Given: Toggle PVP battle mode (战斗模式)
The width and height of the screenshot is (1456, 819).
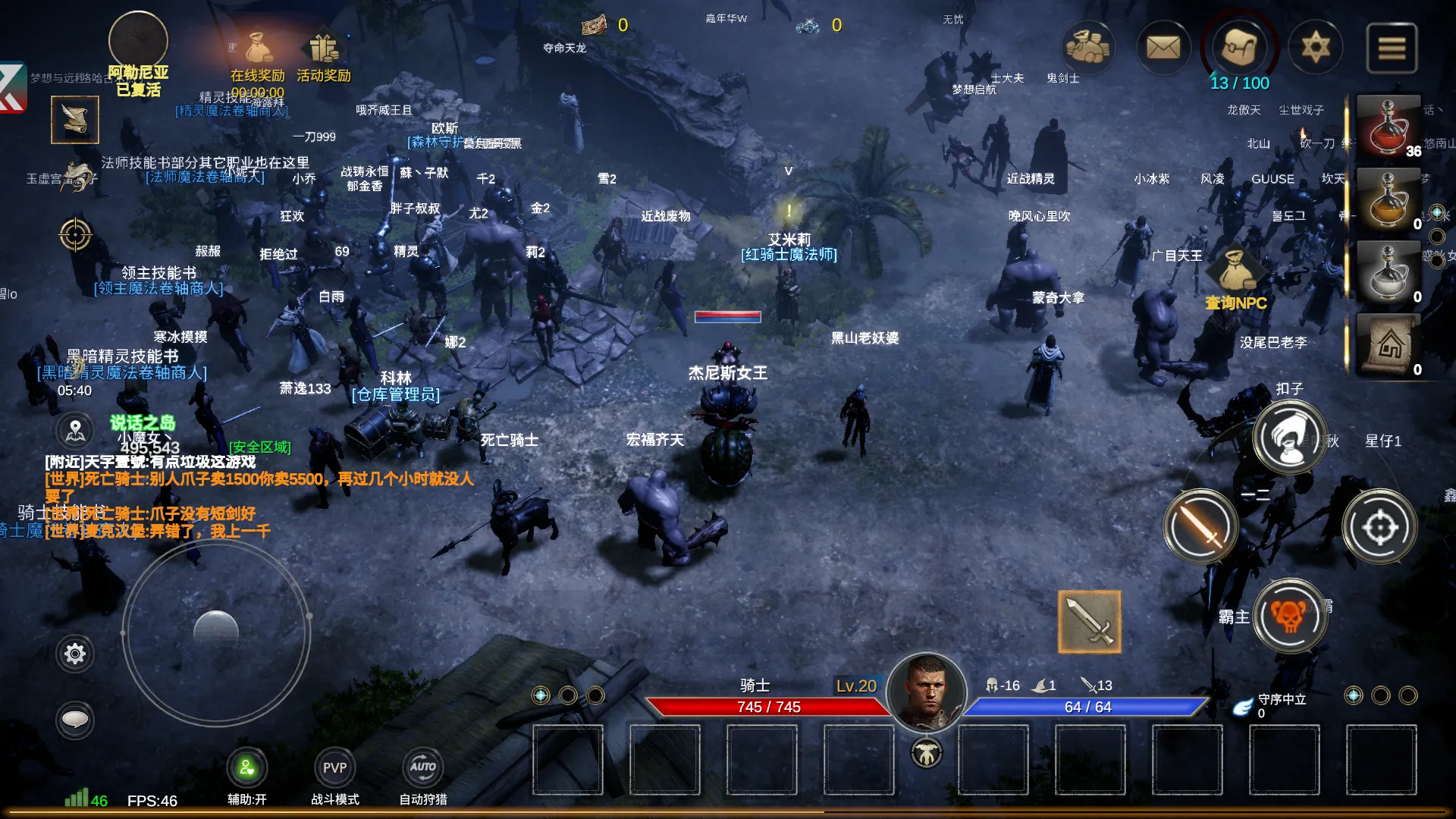Looking at the screenshot, I should click(x=334, y=768).
